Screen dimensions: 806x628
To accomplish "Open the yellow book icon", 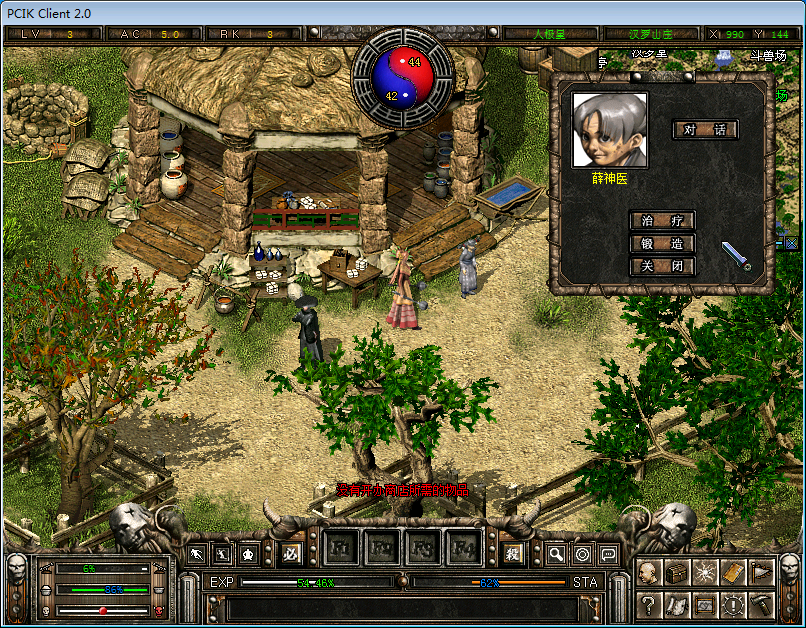I will [x=733, y=573].
